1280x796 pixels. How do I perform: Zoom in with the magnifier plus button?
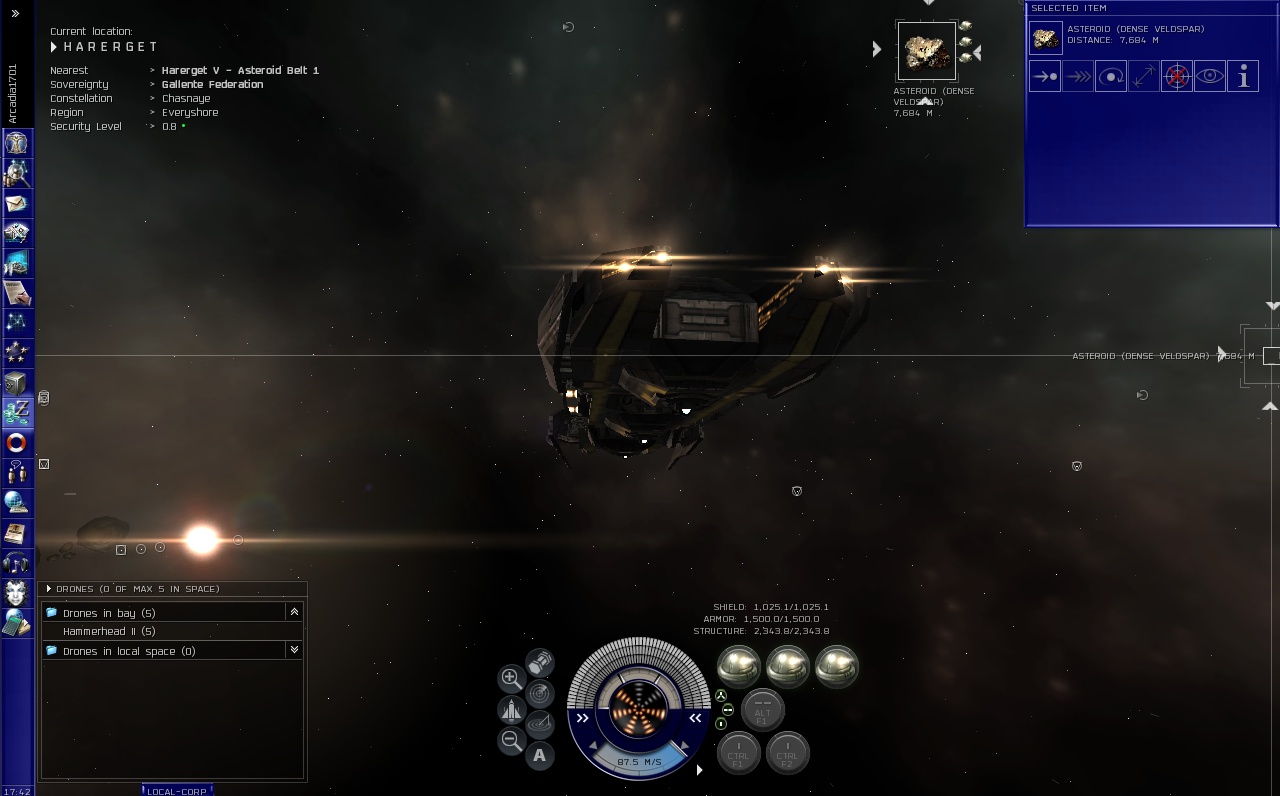511,678
